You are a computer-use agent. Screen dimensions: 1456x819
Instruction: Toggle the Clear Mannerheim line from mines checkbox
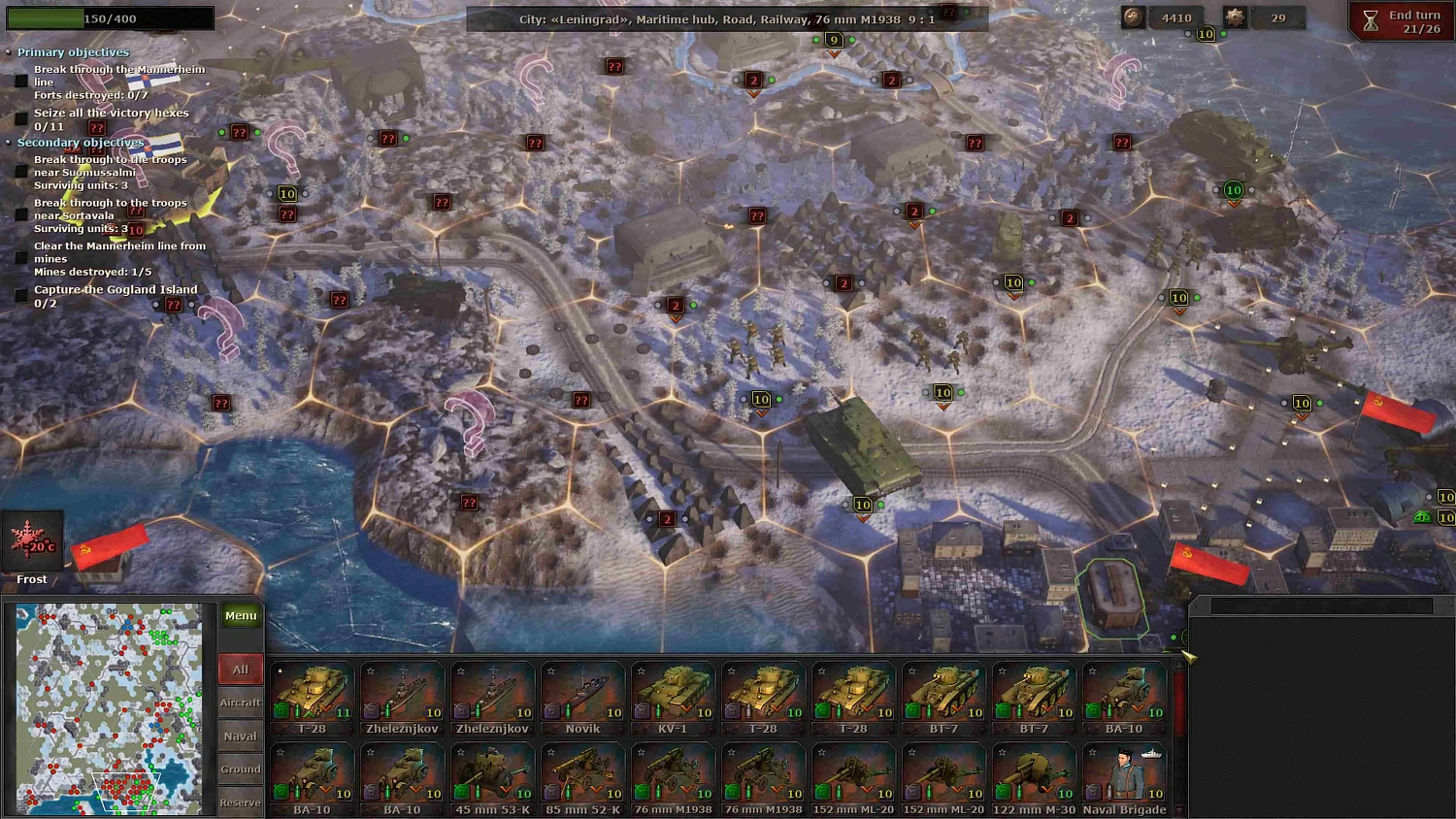click(x=22, y=258)
